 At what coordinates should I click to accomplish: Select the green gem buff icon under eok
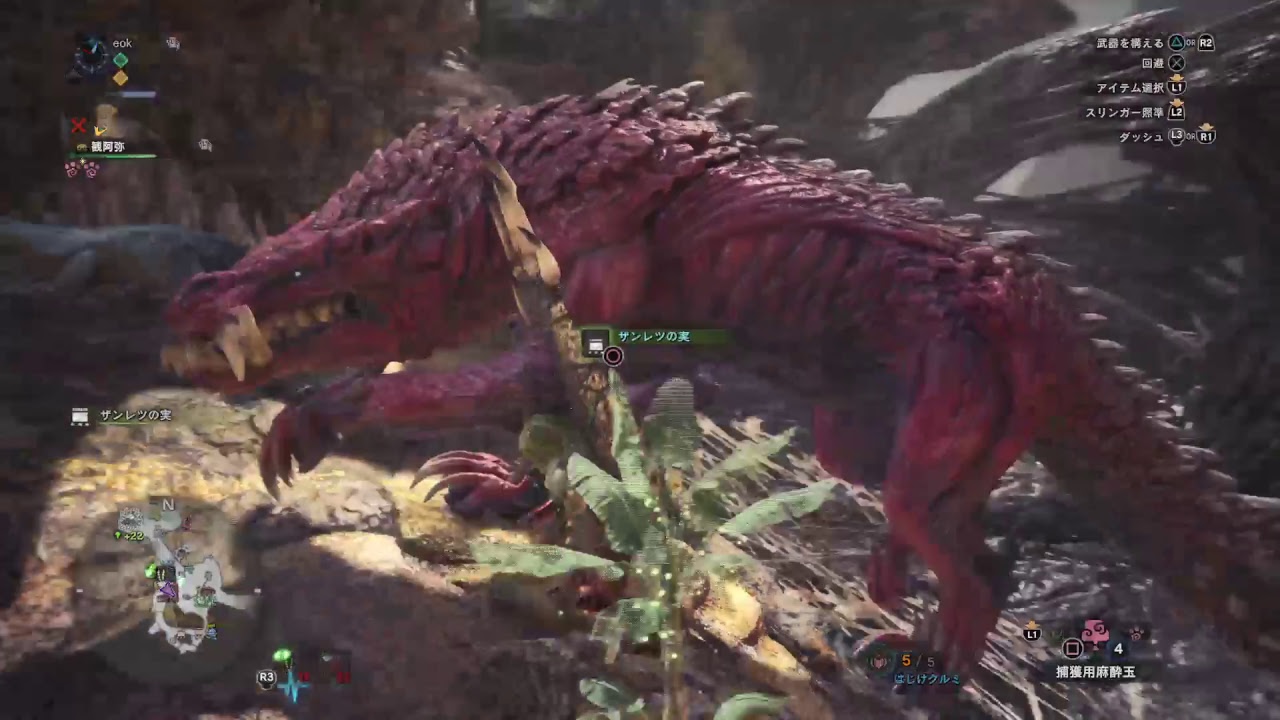tap(119, 60)
